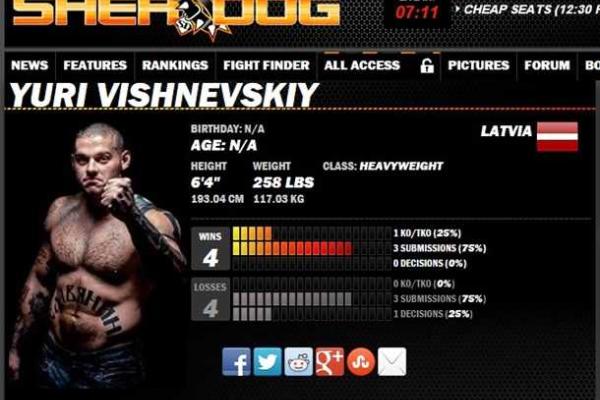
Task: Share profile via Twitter icon
Action: tap(267, 361)
